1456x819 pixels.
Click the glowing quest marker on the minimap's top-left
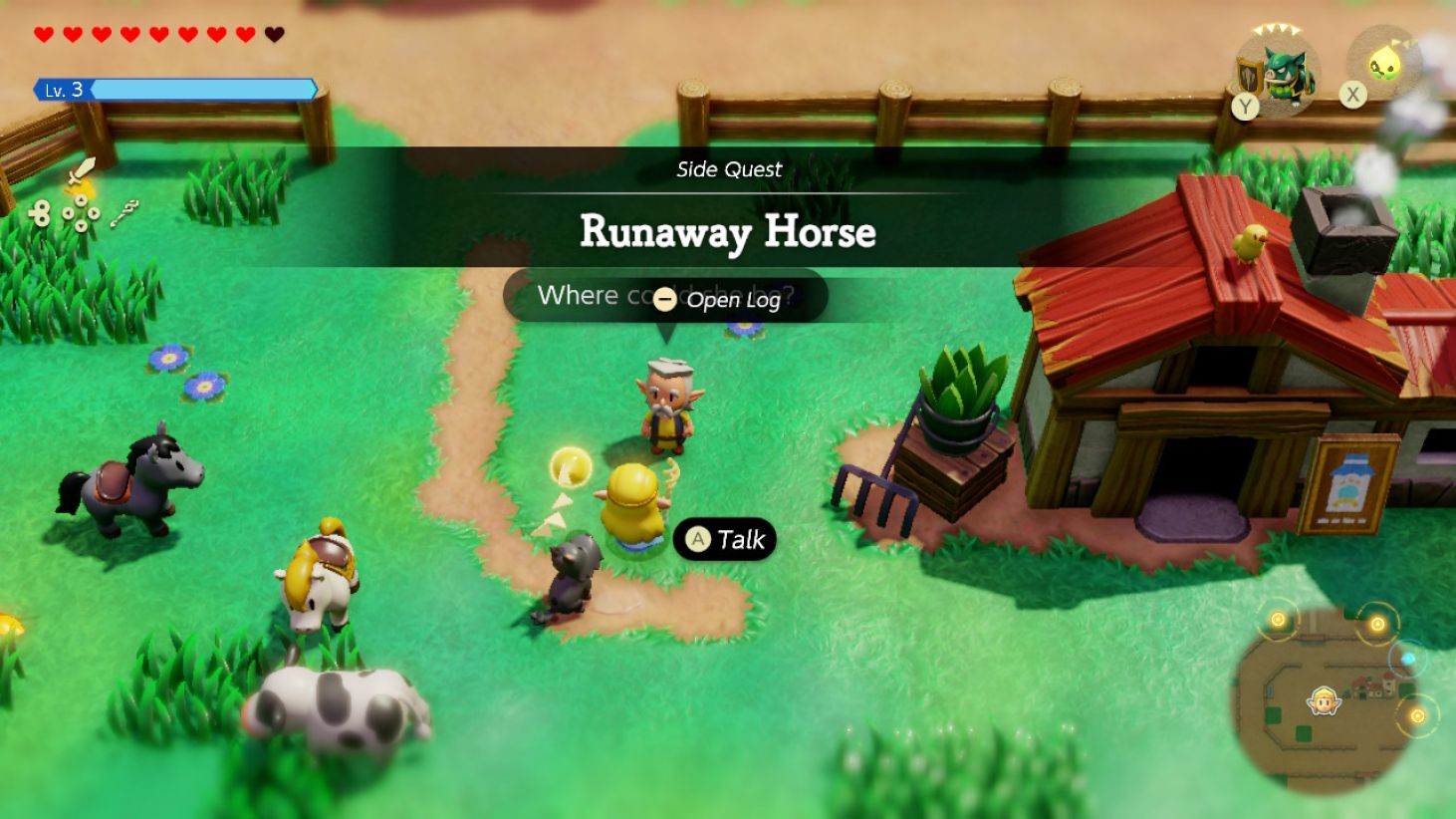coord(1279,621)
